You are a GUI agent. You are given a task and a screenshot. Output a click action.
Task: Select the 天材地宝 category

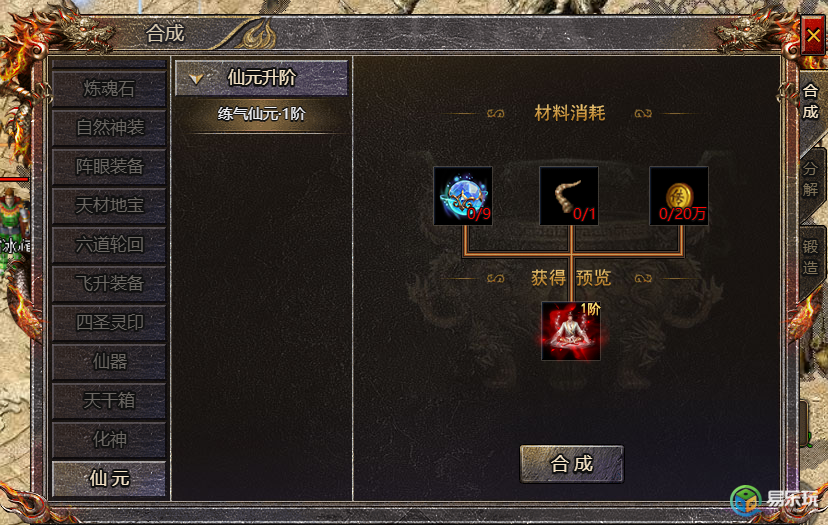(x=109, y=206)
